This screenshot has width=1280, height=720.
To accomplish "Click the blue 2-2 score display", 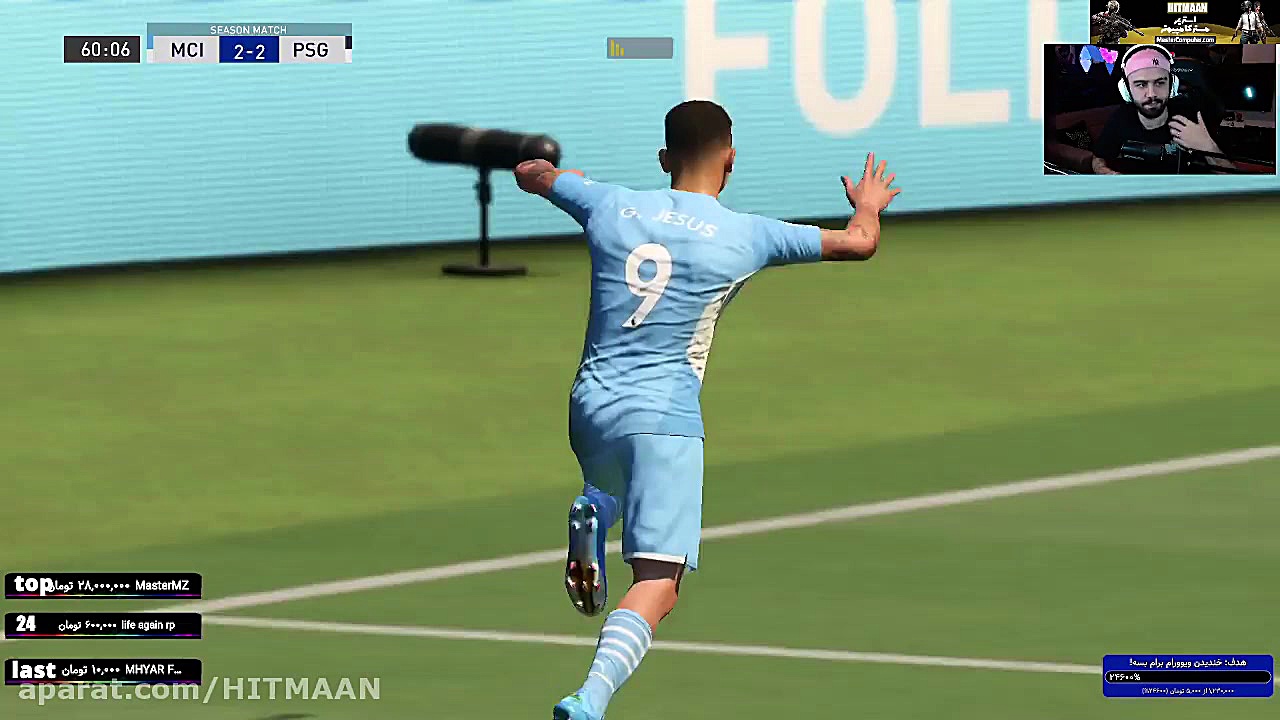I will pyautogui.click(x=248, y=51).
